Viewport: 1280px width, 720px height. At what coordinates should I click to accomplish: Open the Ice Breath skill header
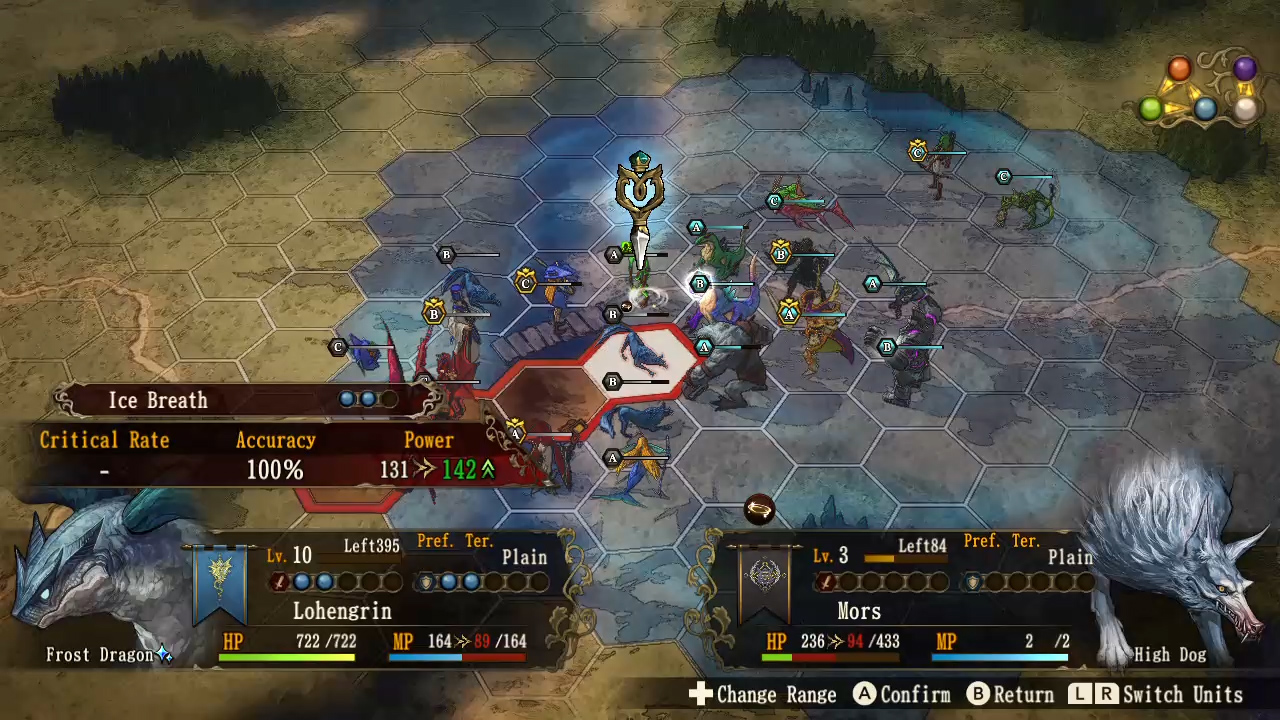pyautogui.click(x=157, y=400)
